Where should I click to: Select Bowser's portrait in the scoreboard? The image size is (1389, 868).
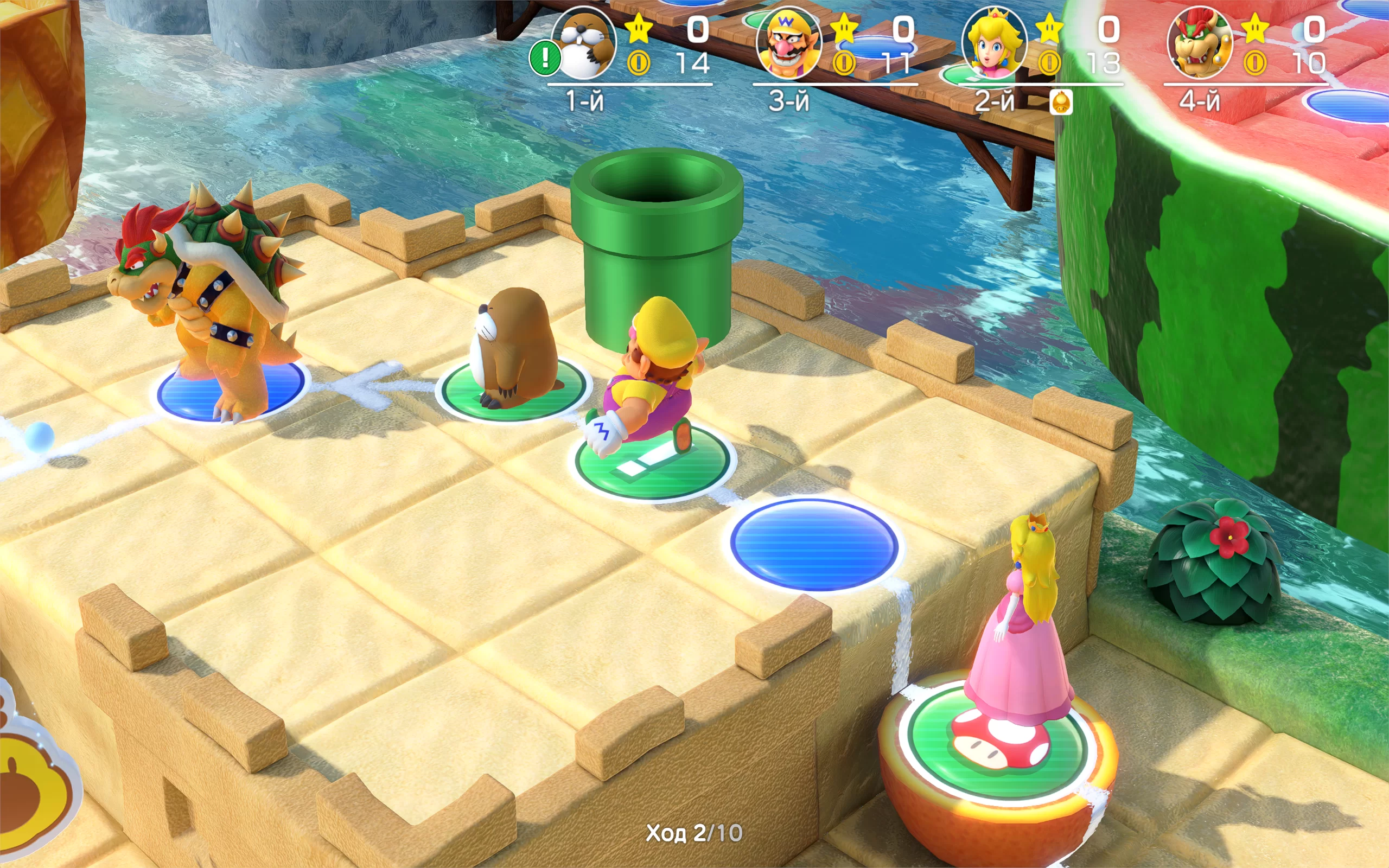pos(1200,43)
